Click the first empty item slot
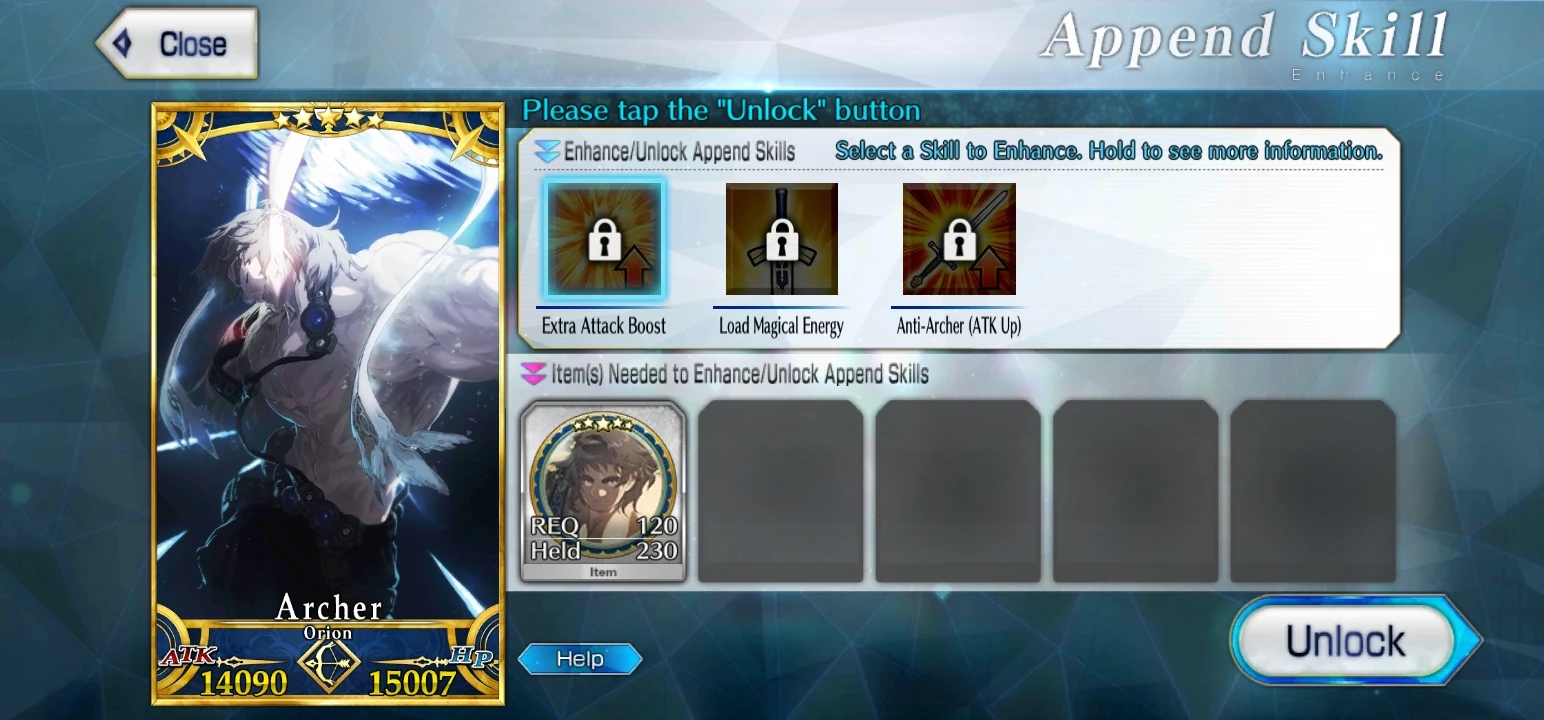This screenshot has width=1544, height=720. [780, 490]
